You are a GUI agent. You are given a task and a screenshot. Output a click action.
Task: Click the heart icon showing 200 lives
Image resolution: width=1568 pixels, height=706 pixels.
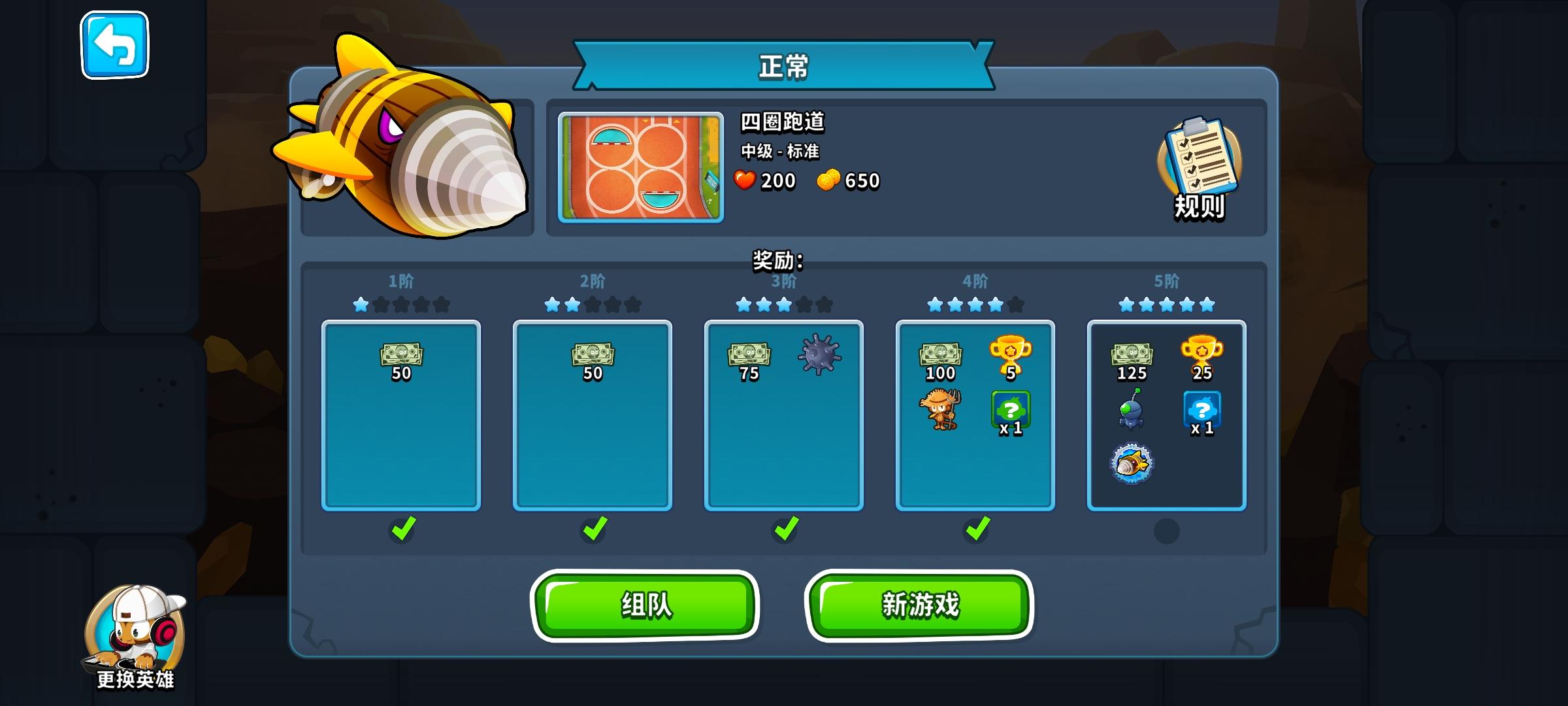coord(745,181)
